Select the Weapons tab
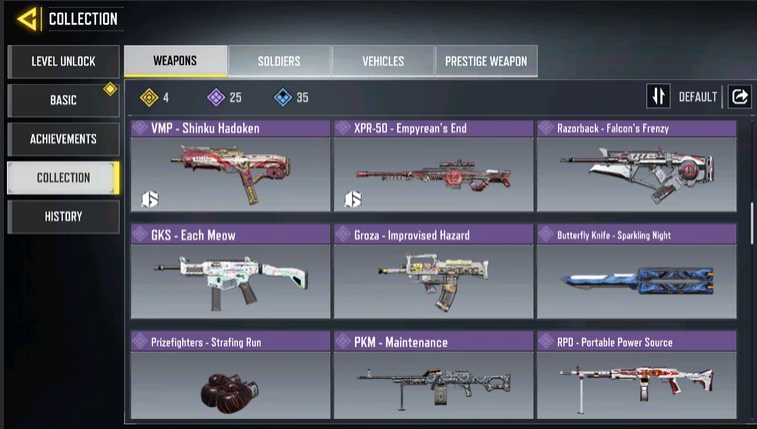This screenshot has width=757, height=429. point(175,61)
